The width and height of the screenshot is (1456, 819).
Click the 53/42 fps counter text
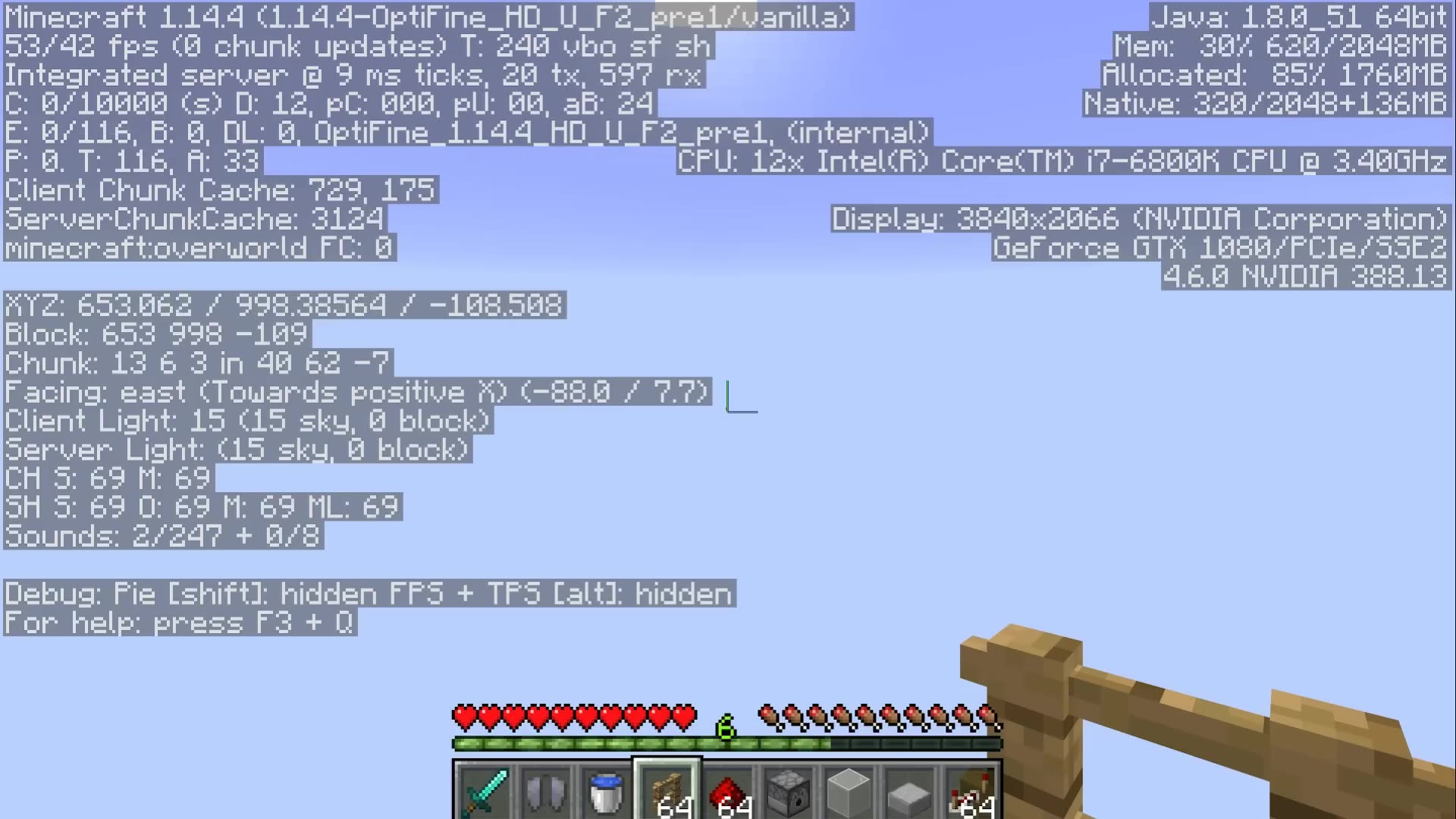point(152,45)
